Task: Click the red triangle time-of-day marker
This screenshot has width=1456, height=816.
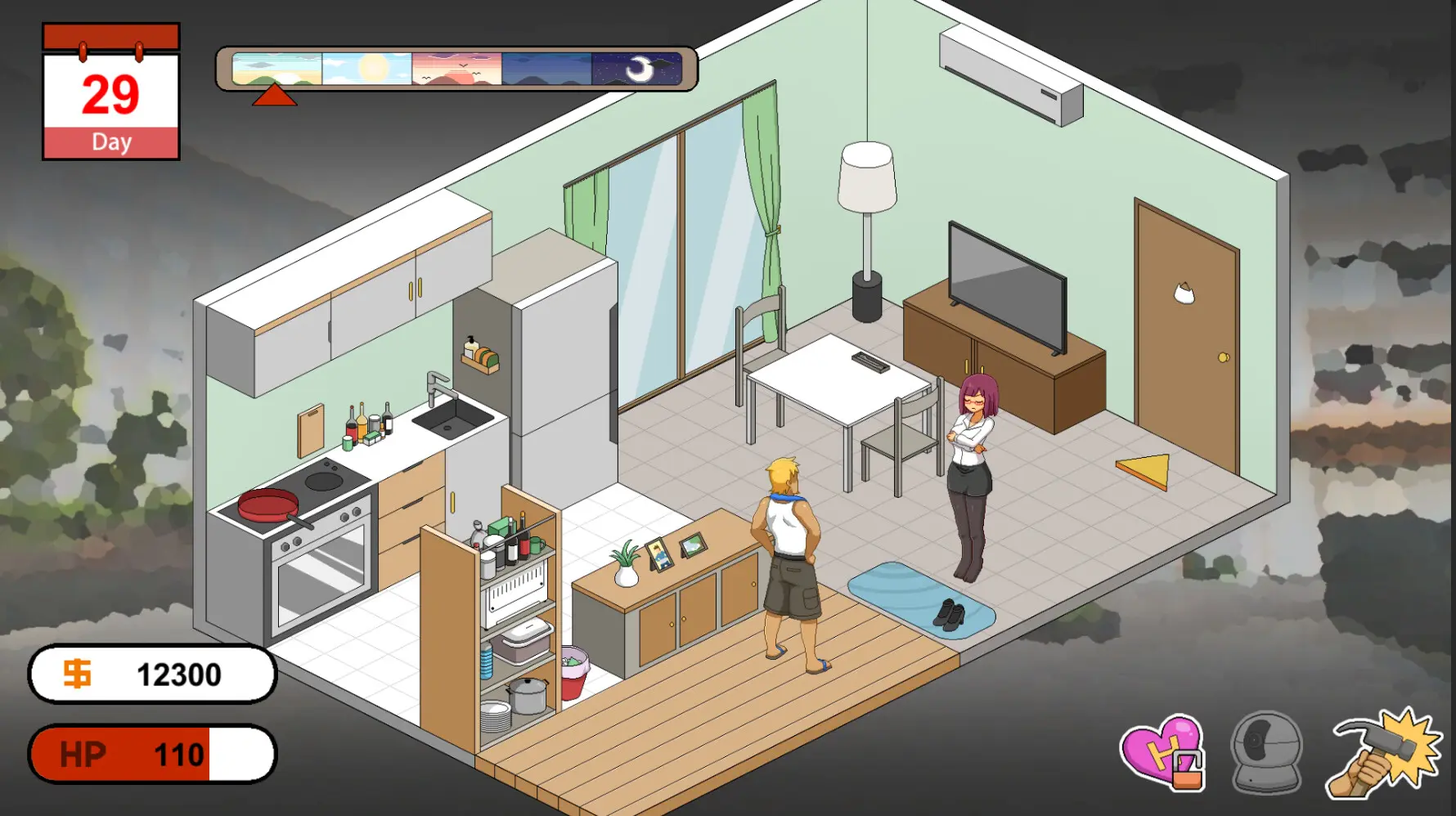Action: click(x=276, y=96)
